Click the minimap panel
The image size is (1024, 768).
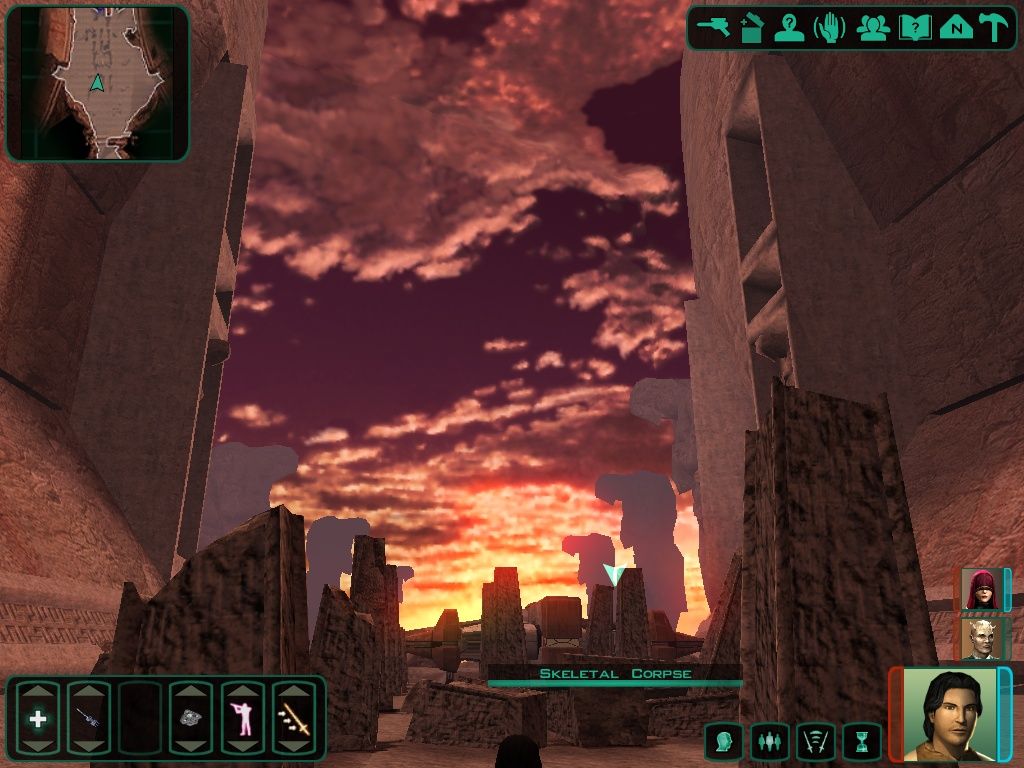pos(97,83)
